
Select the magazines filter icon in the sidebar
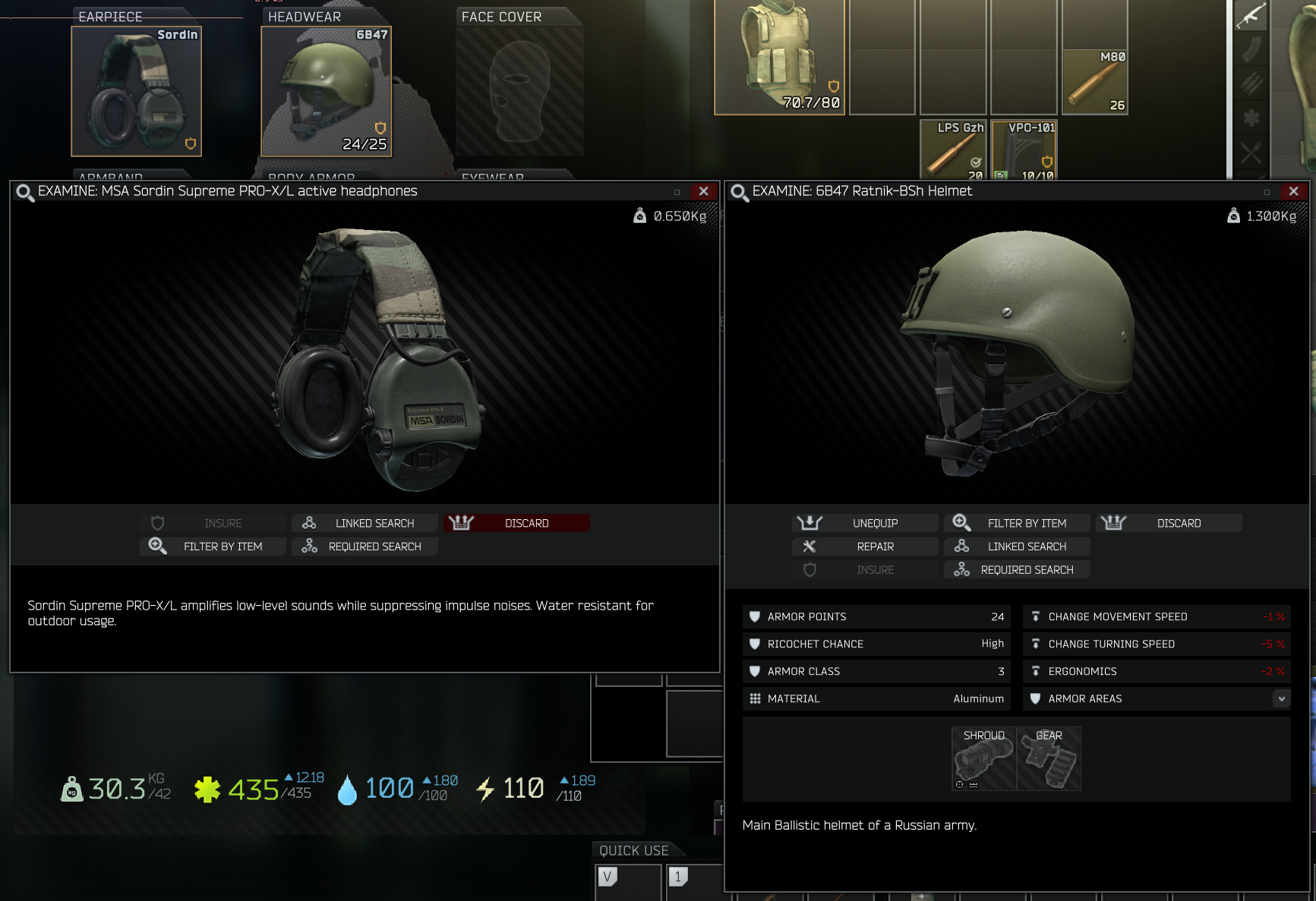coord(1251,48)
